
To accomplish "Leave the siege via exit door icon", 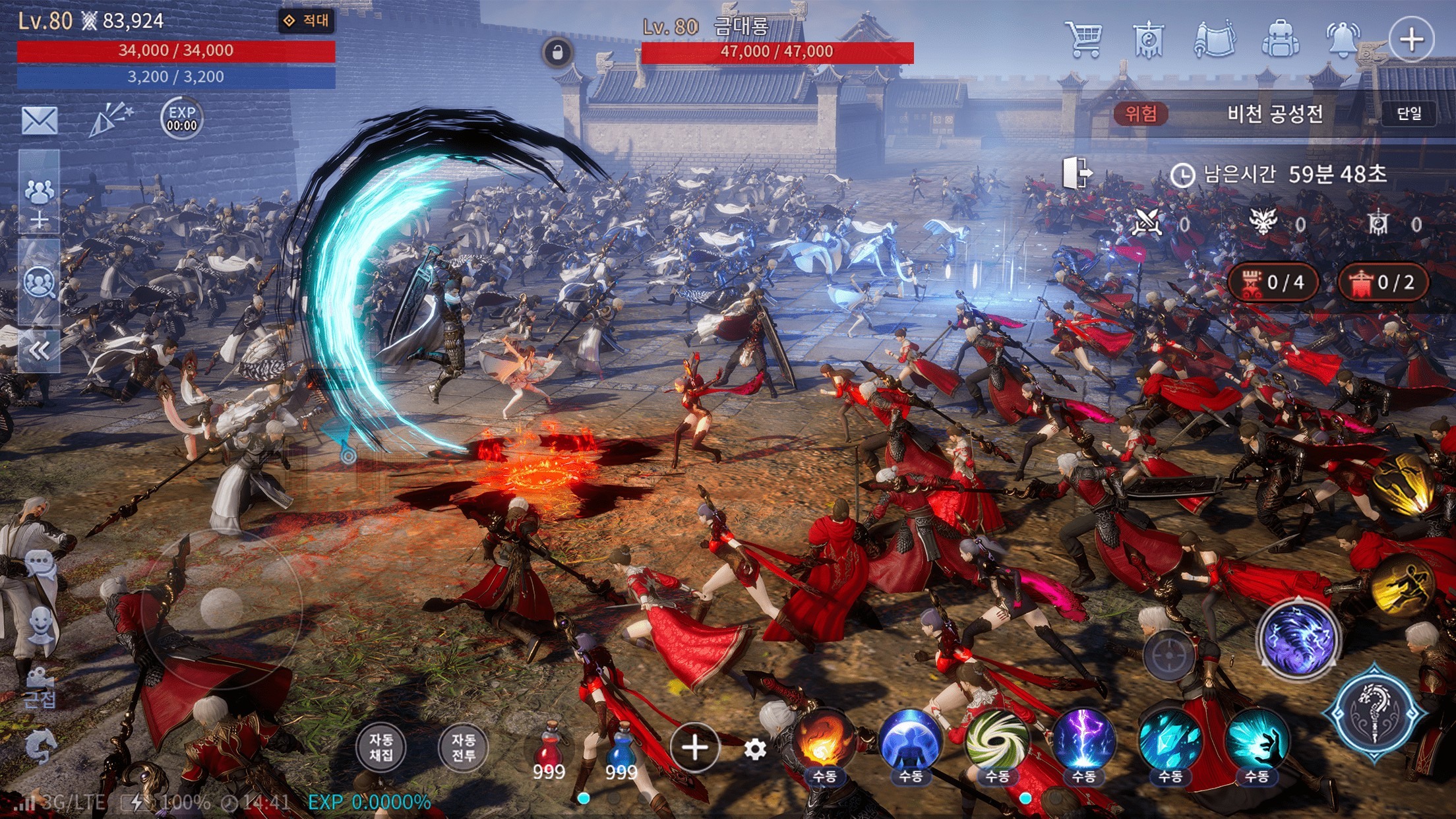I will point(1077,173).
